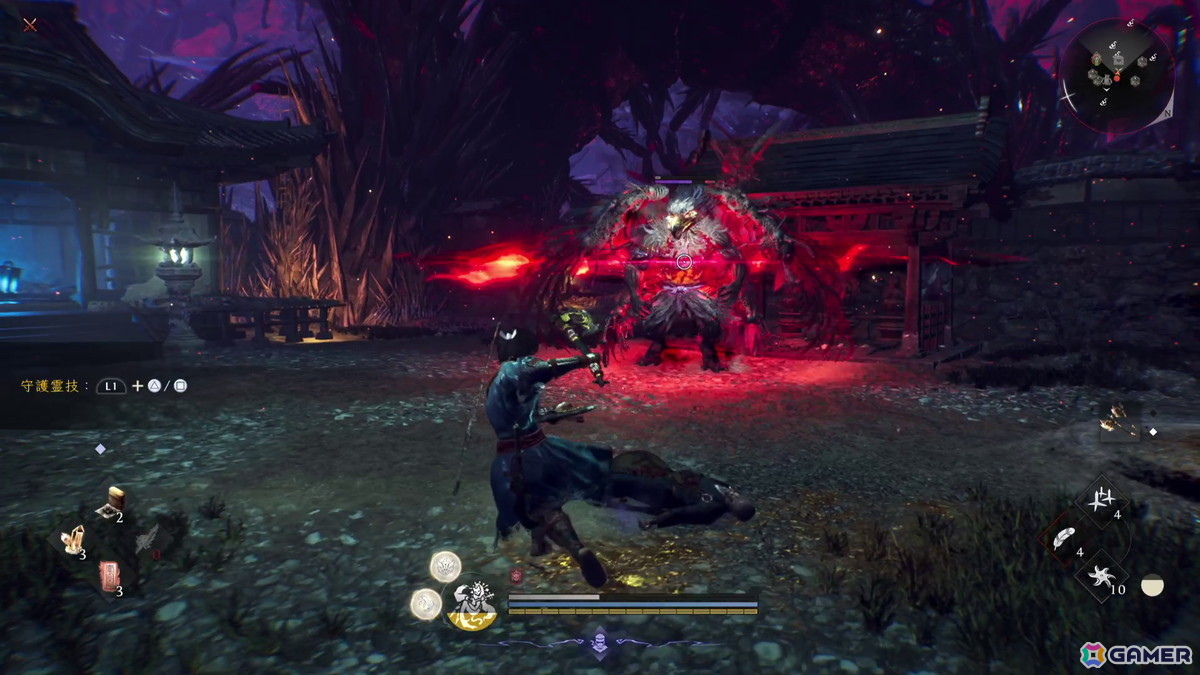Click the crossed swords icon in corner

30,24
